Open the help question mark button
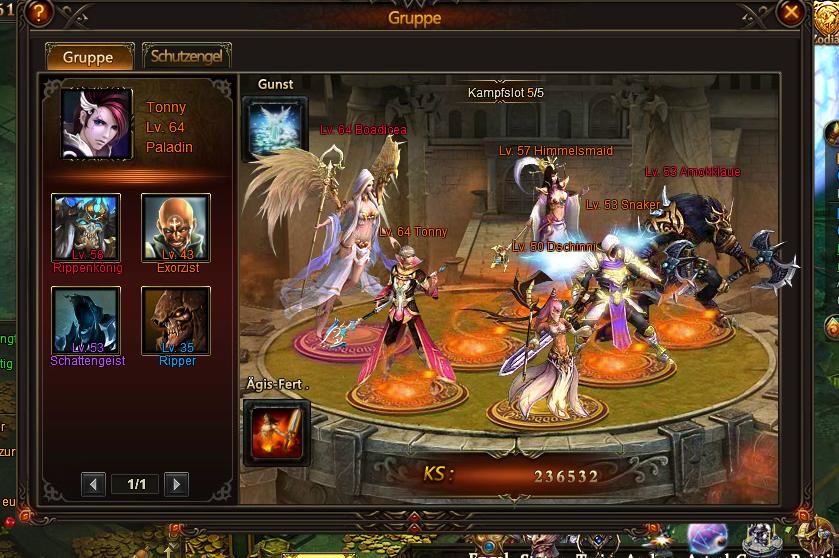Image resolution: width=839 pixels, height=558 pixels. pyautogui.click(x=40, y=13)
